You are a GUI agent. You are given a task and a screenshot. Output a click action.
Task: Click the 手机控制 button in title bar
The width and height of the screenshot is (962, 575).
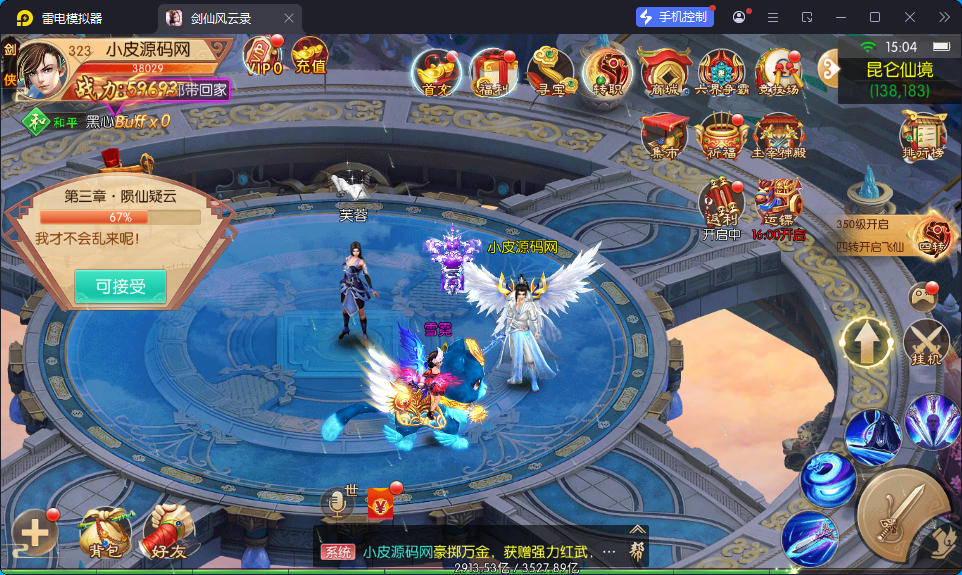(675, 17)
